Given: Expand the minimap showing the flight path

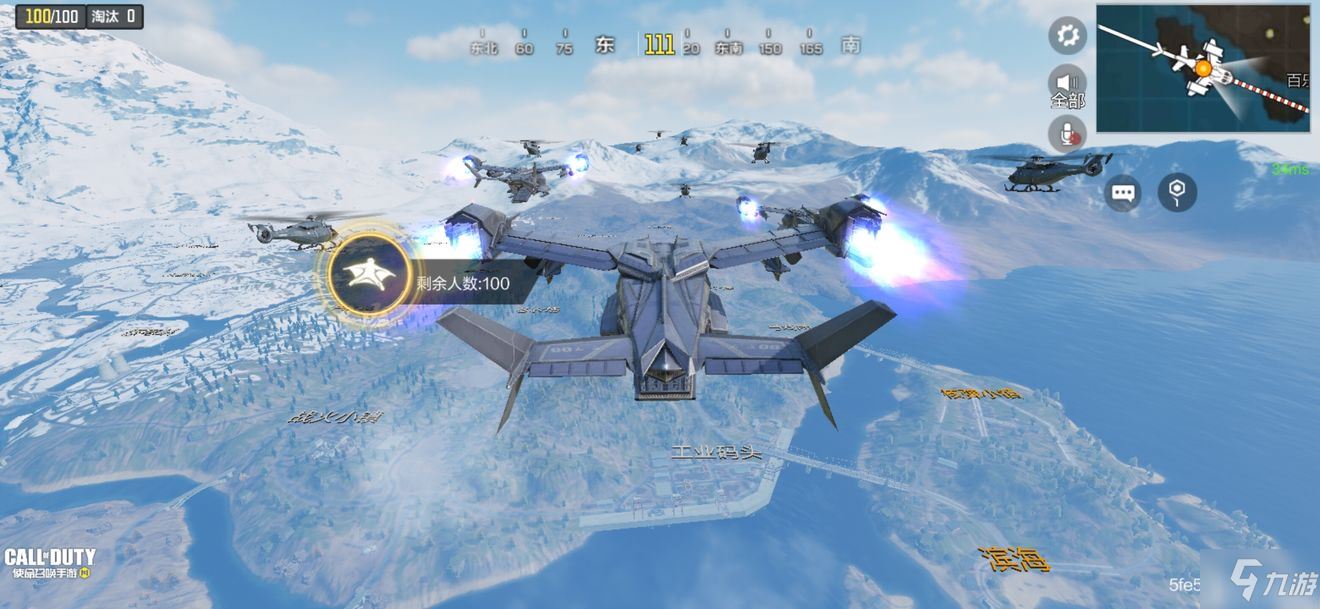Looking at the screenshot, I should pyautogui.click(x=1203, y=68).
